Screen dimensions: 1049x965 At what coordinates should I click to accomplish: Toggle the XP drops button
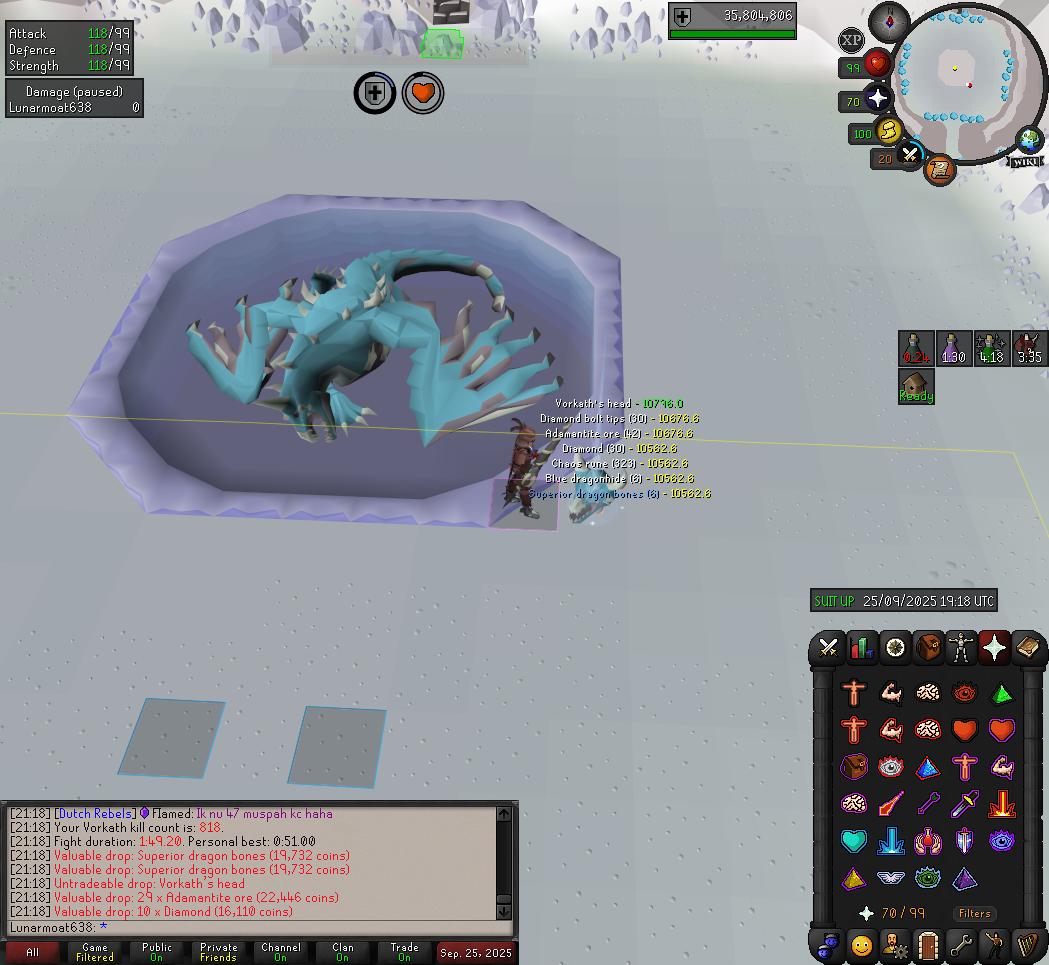(x=851, y=40)
